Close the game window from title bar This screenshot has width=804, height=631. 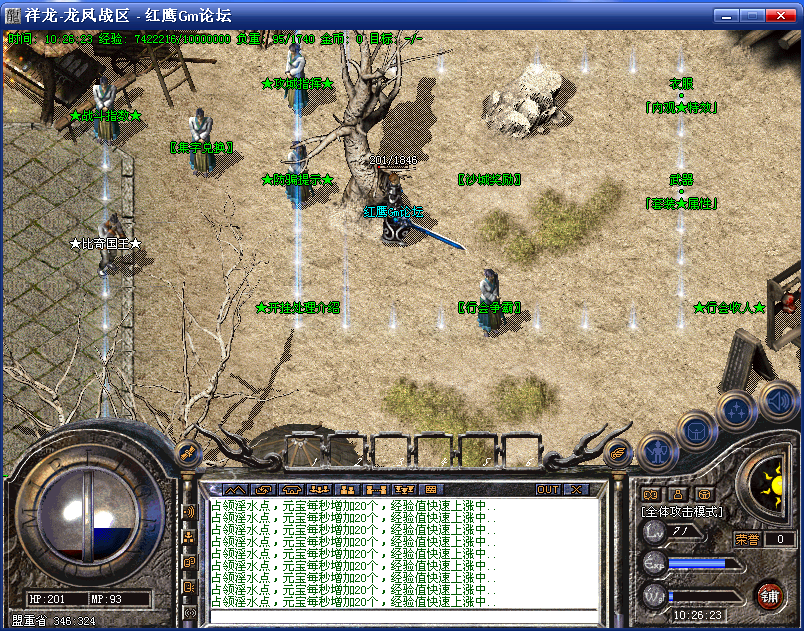(x=782, y=15)
